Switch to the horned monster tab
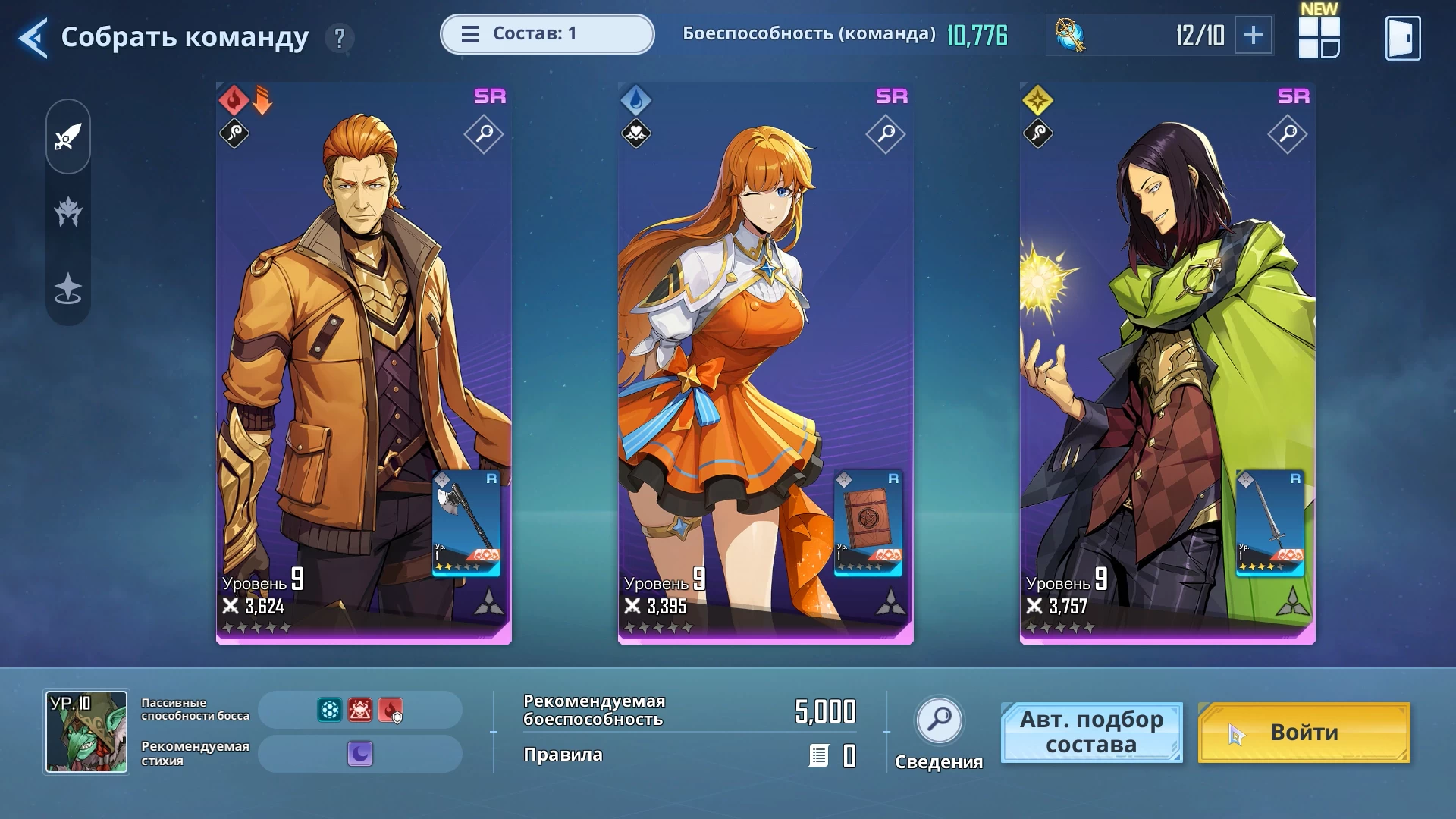The image size is (1456, 819). coord(68,212)
